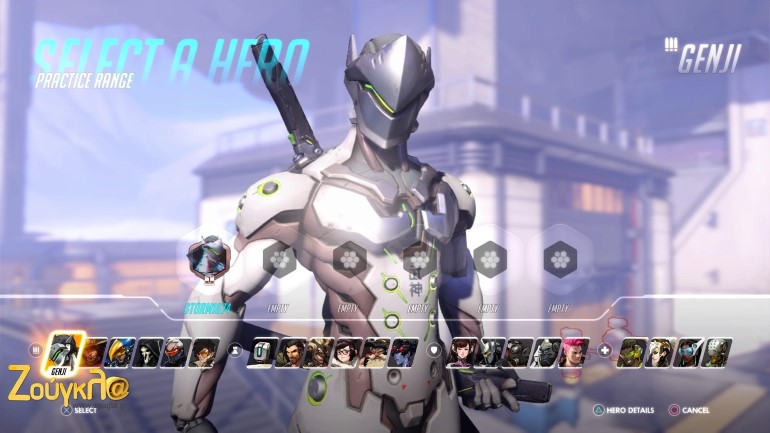Choose Hanzo from the defense heroes

coord(291,351)
